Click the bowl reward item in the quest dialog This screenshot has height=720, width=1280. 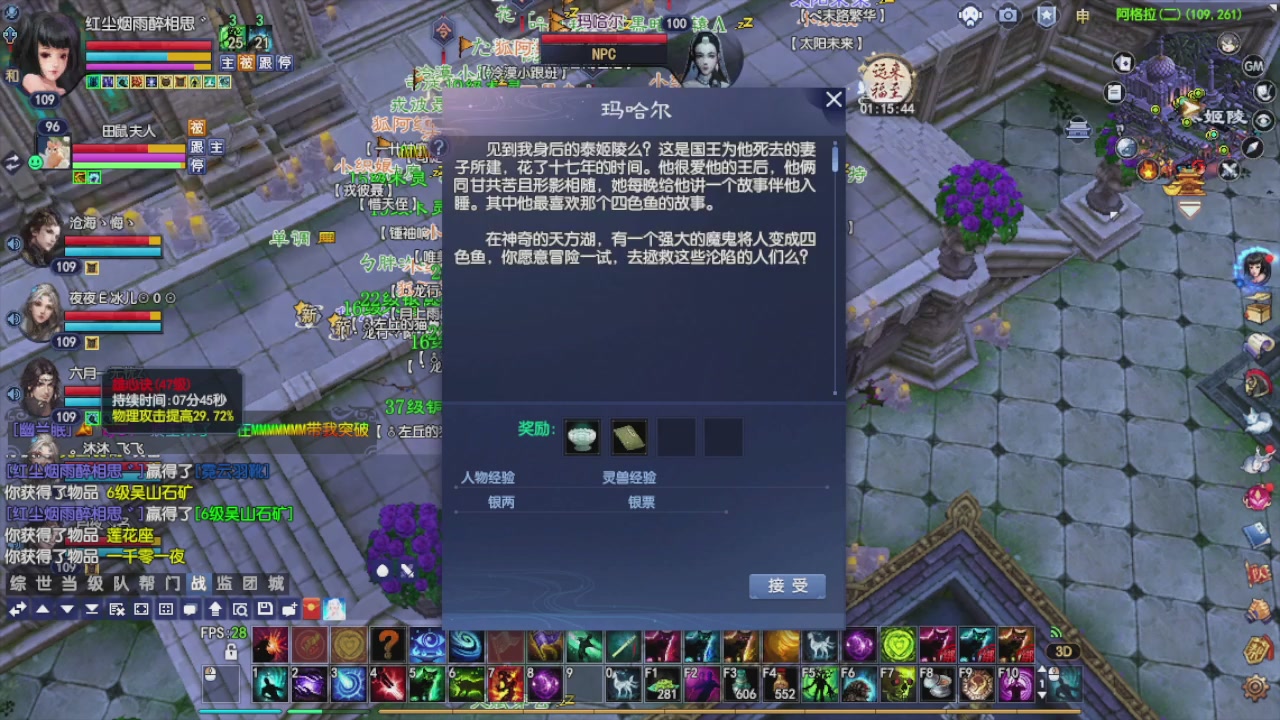582,436
